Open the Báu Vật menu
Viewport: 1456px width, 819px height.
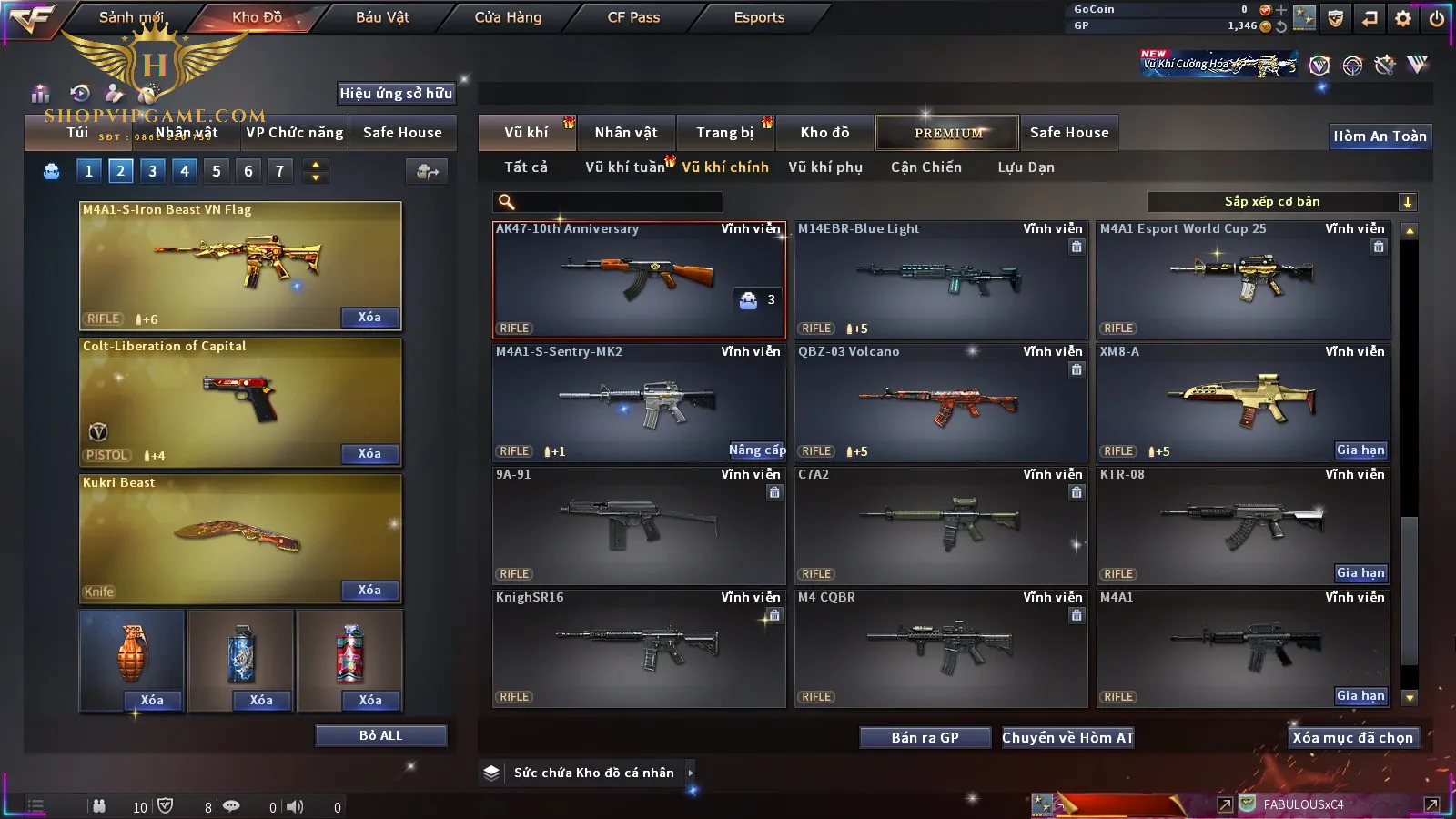tap(382, 17)
